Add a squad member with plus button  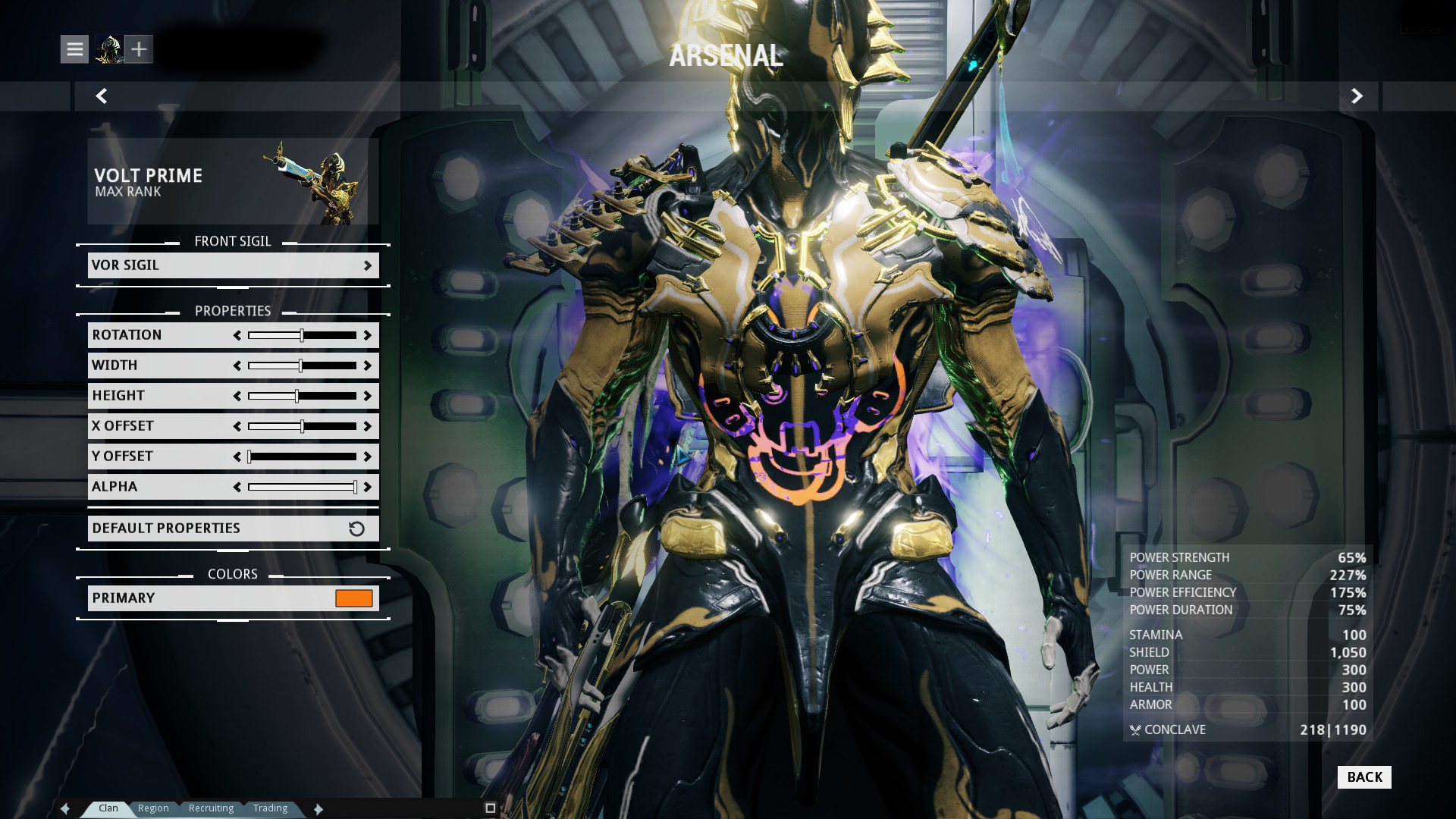(139, 49)
